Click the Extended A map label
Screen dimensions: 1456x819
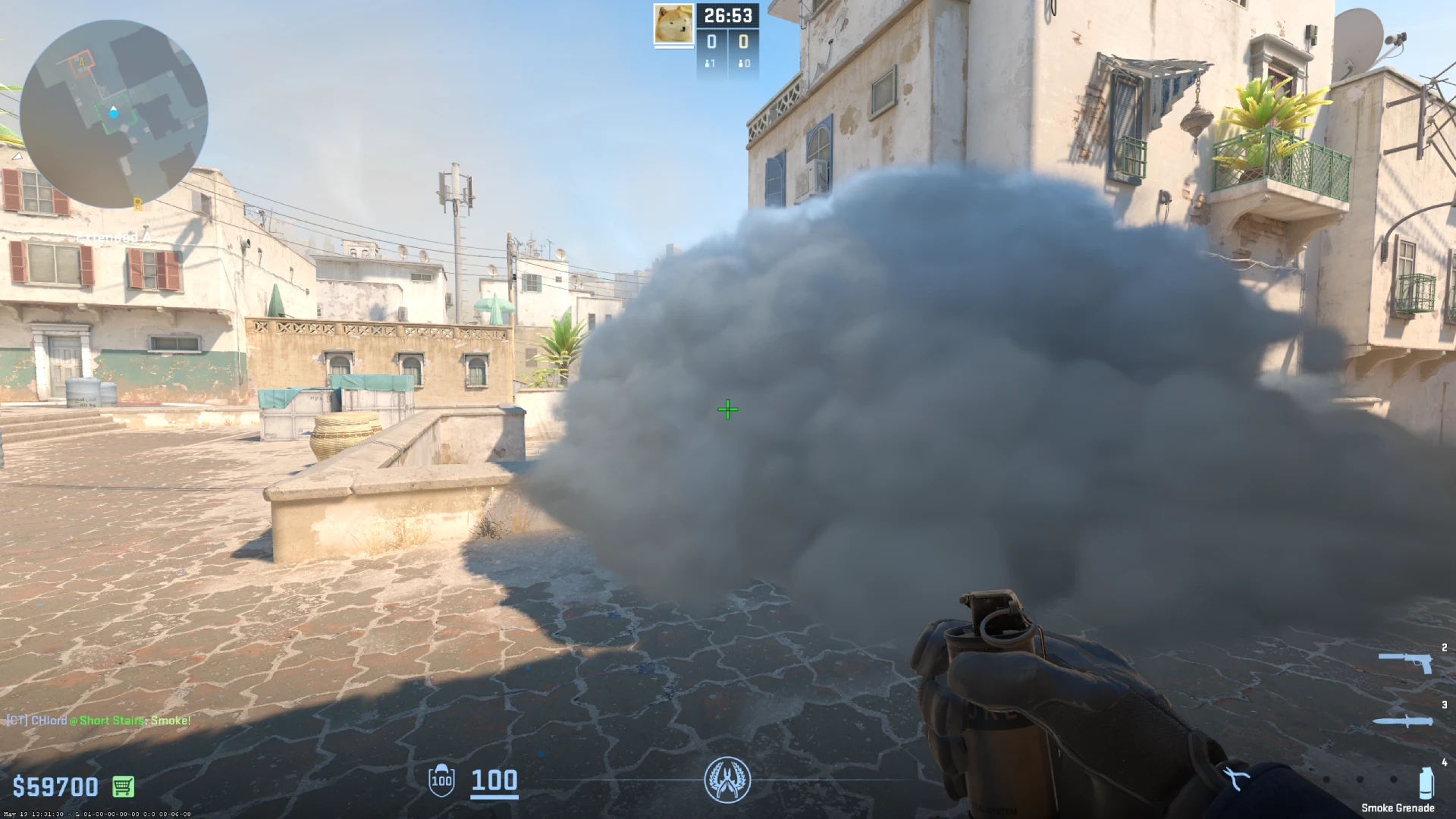pos(114,237)
